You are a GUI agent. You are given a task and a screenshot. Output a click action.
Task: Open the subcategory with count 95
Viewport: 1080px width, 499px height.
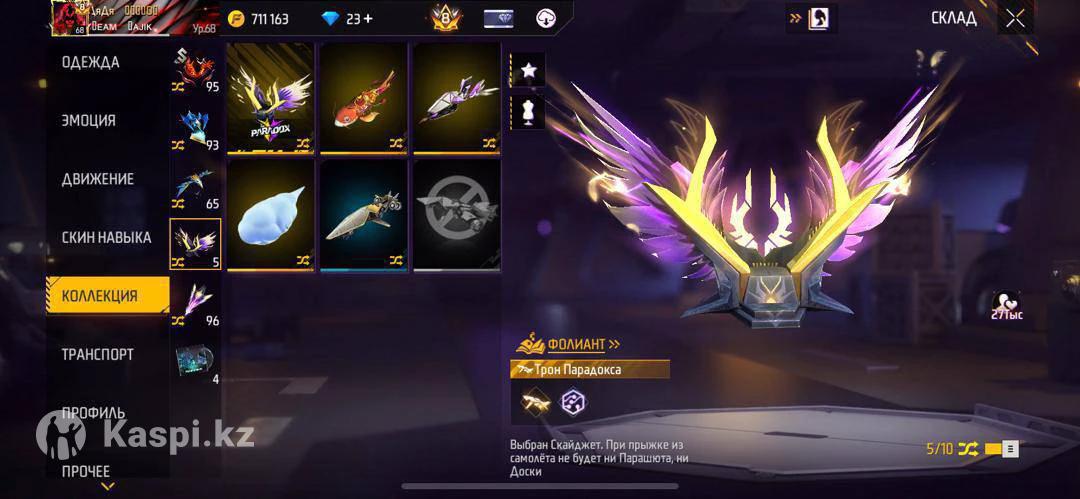click(x=195, y=71)
